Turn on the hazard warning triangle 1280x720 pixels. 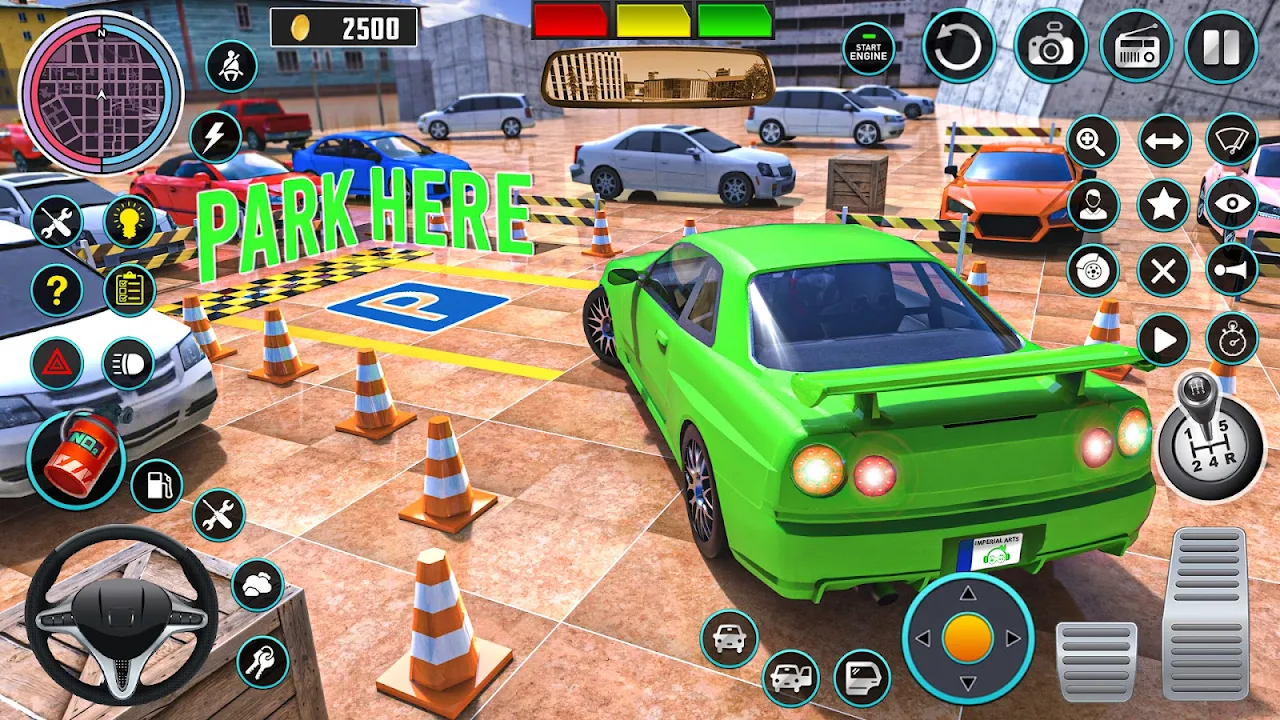[x=57, y=363]
